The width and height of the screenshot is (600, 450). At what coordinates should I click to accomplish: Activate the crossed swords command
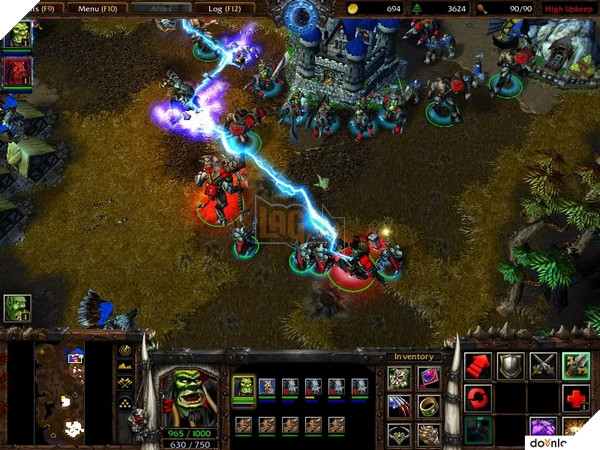point(543,366)
